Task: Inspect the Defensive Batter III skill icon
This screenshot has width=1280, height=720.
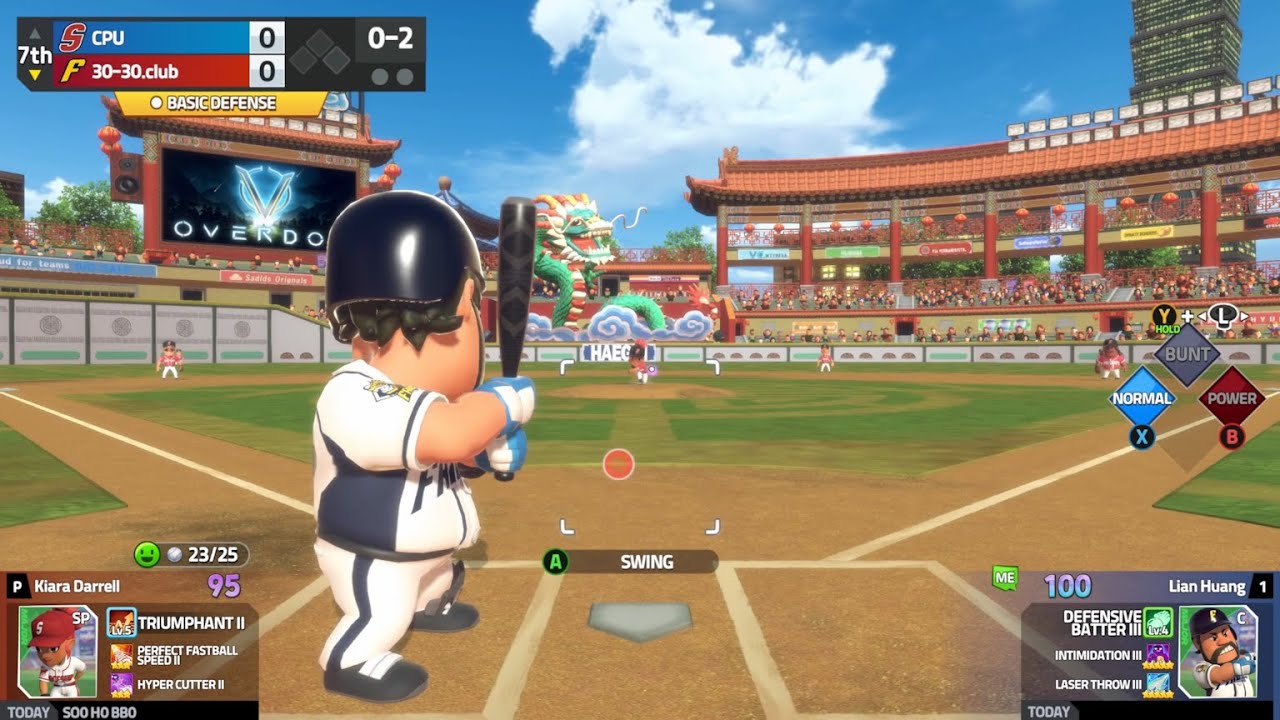Action: pyautogui.click(x=1157, y=622)
